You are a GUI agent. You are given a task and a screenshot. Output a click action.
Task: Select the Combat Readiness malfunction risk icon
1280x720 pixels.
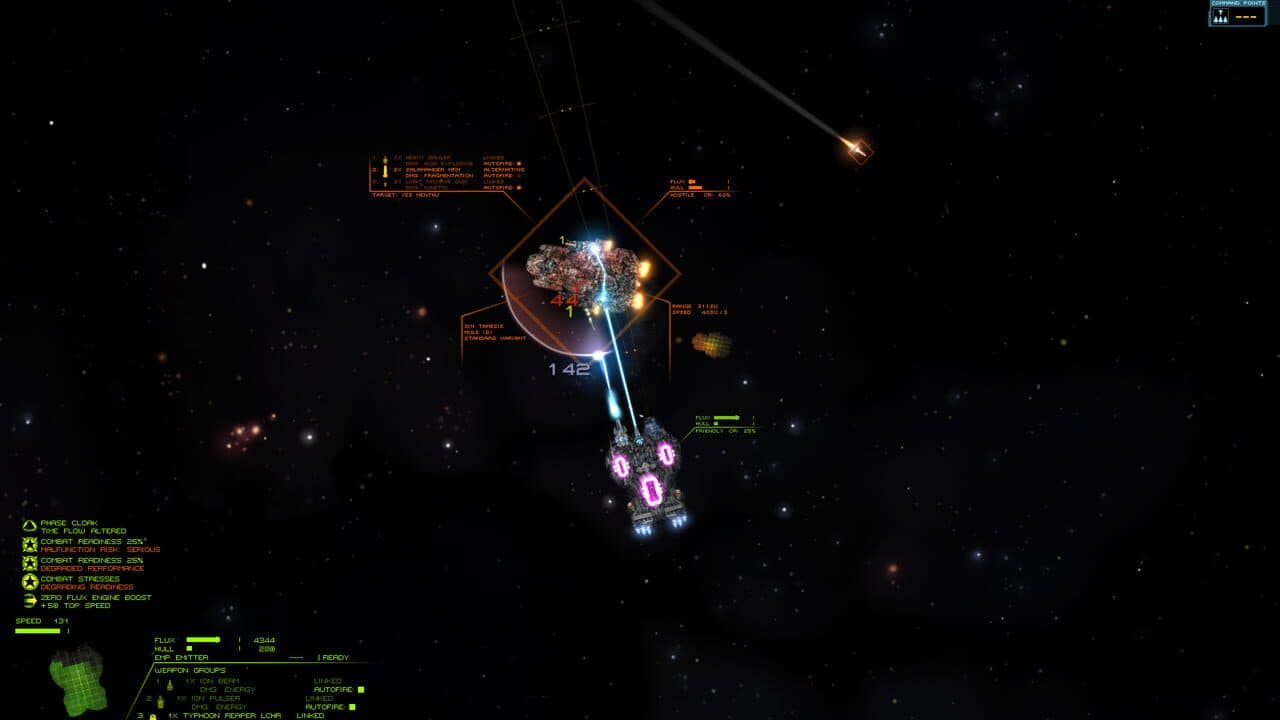[30, 546]
